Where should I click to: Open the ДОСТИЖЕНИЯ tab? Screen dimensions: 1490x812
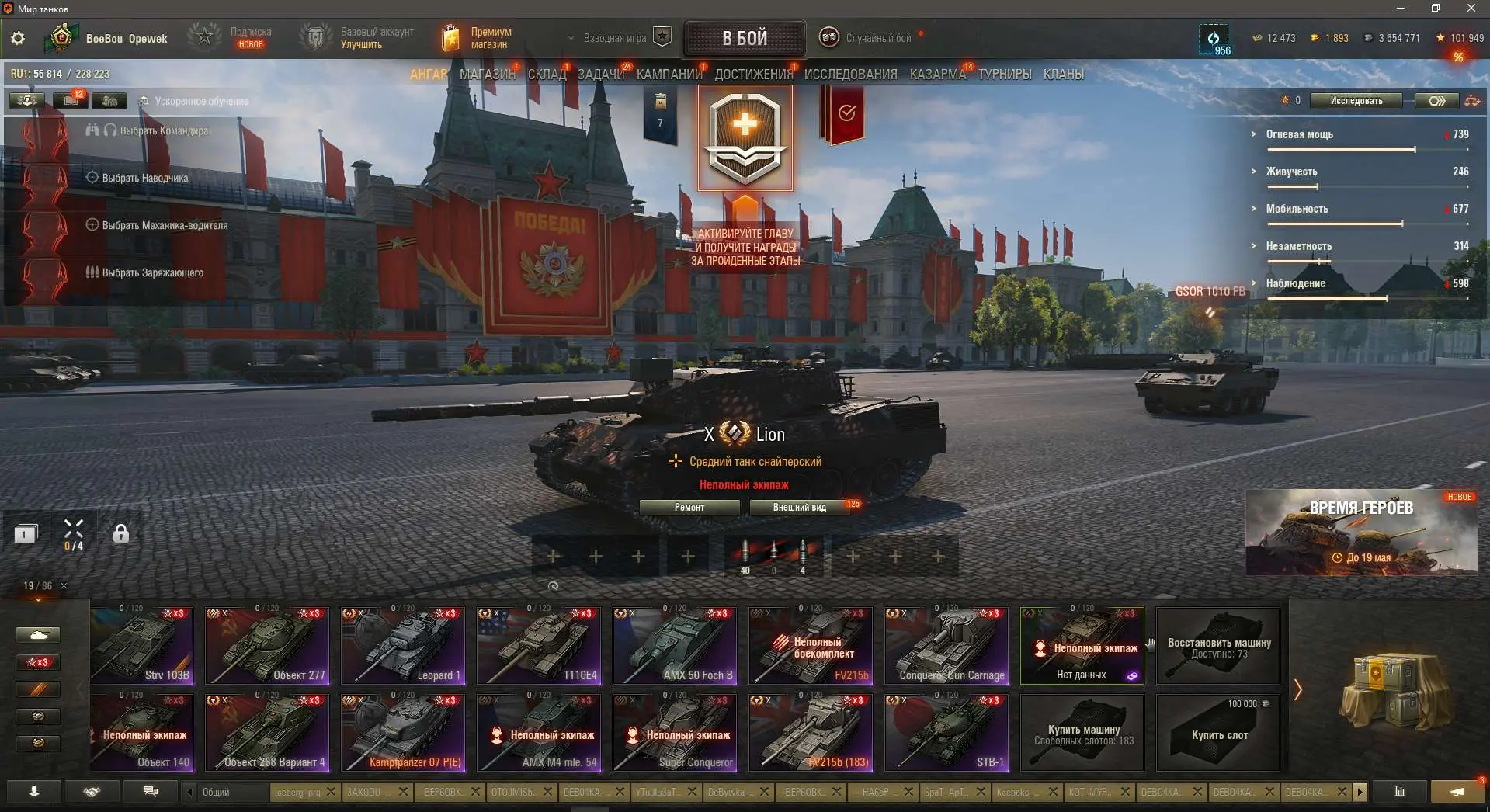click(x=753, y=75)
